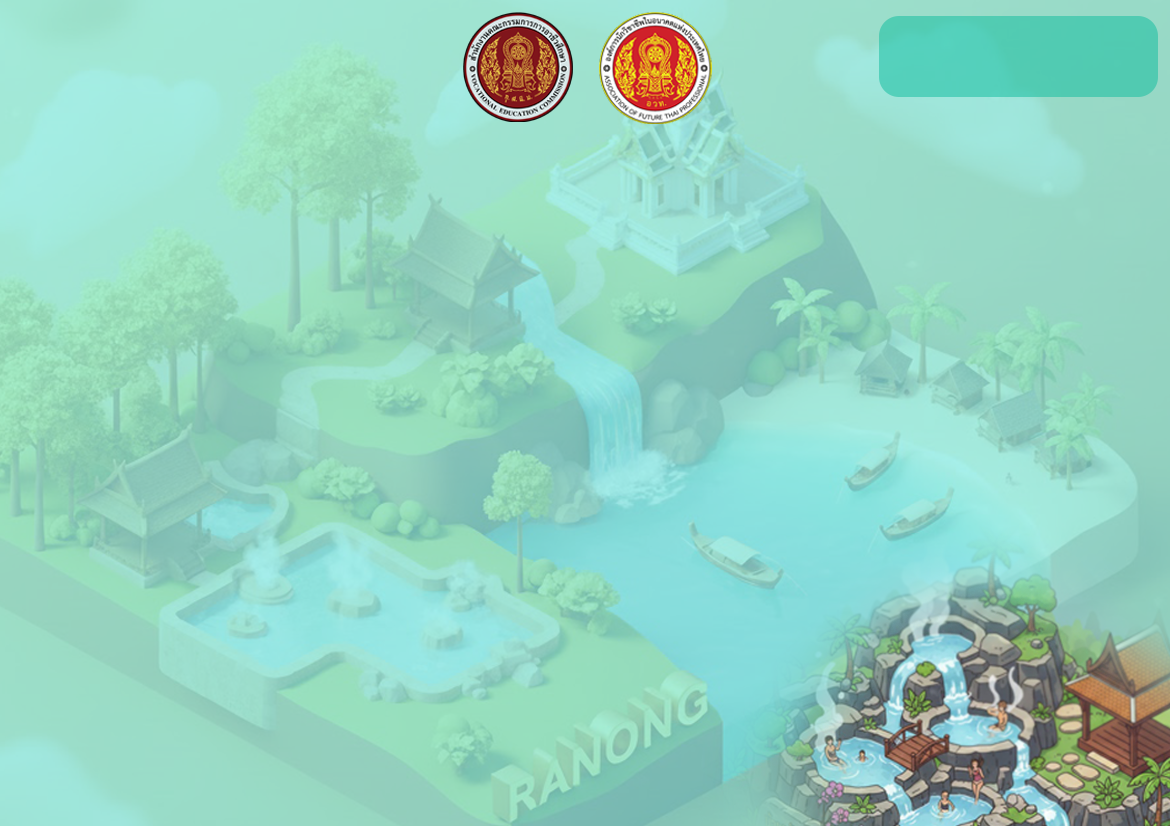Click the blank teal rounded button
Image resolution: width=1170 pixels, height=826 pixels.
click(x=1017, y=57)
